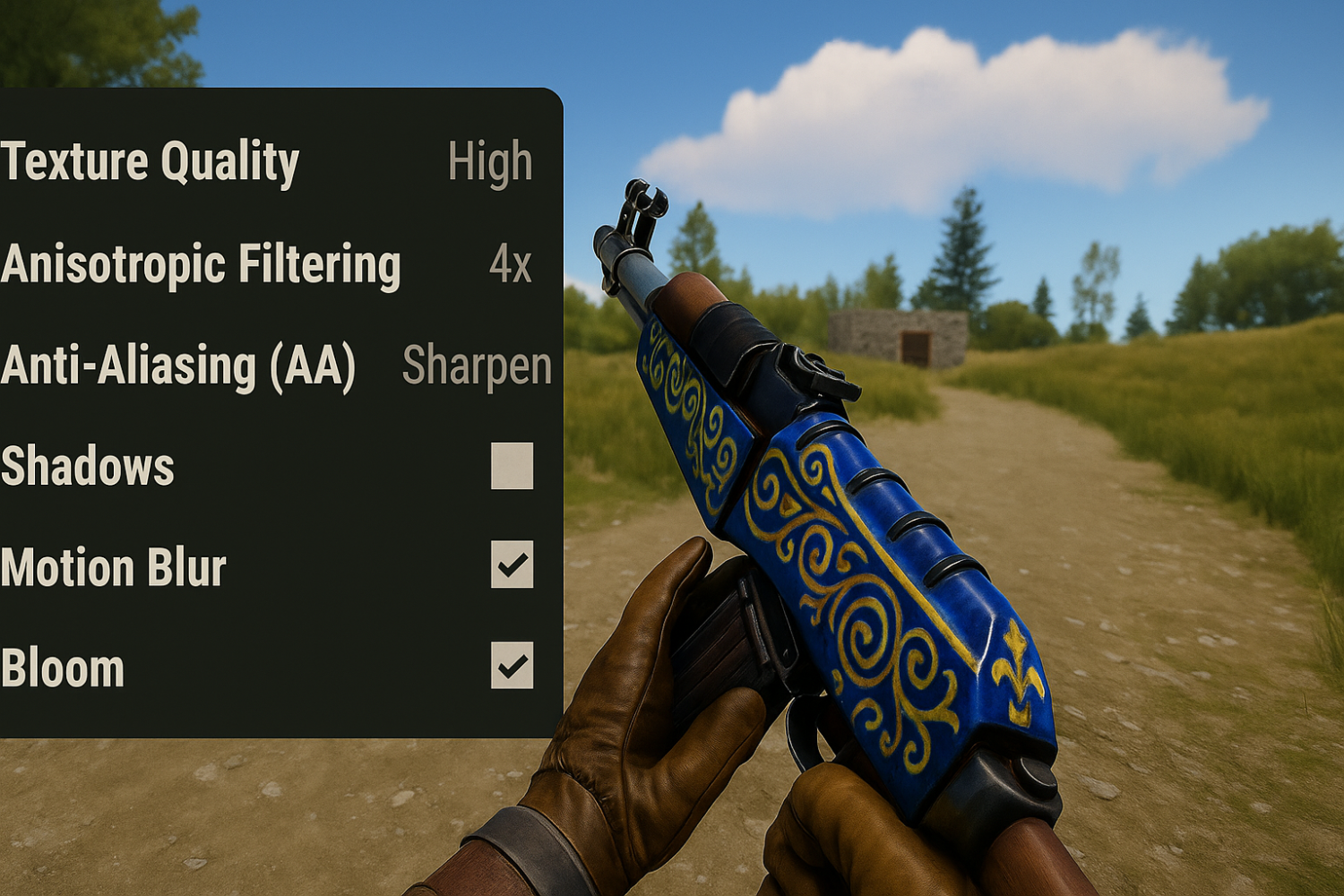Click the Shadows setting row
Viewport: 1344px width, 896px height.
pyautogui.click(x=269, y=464)
